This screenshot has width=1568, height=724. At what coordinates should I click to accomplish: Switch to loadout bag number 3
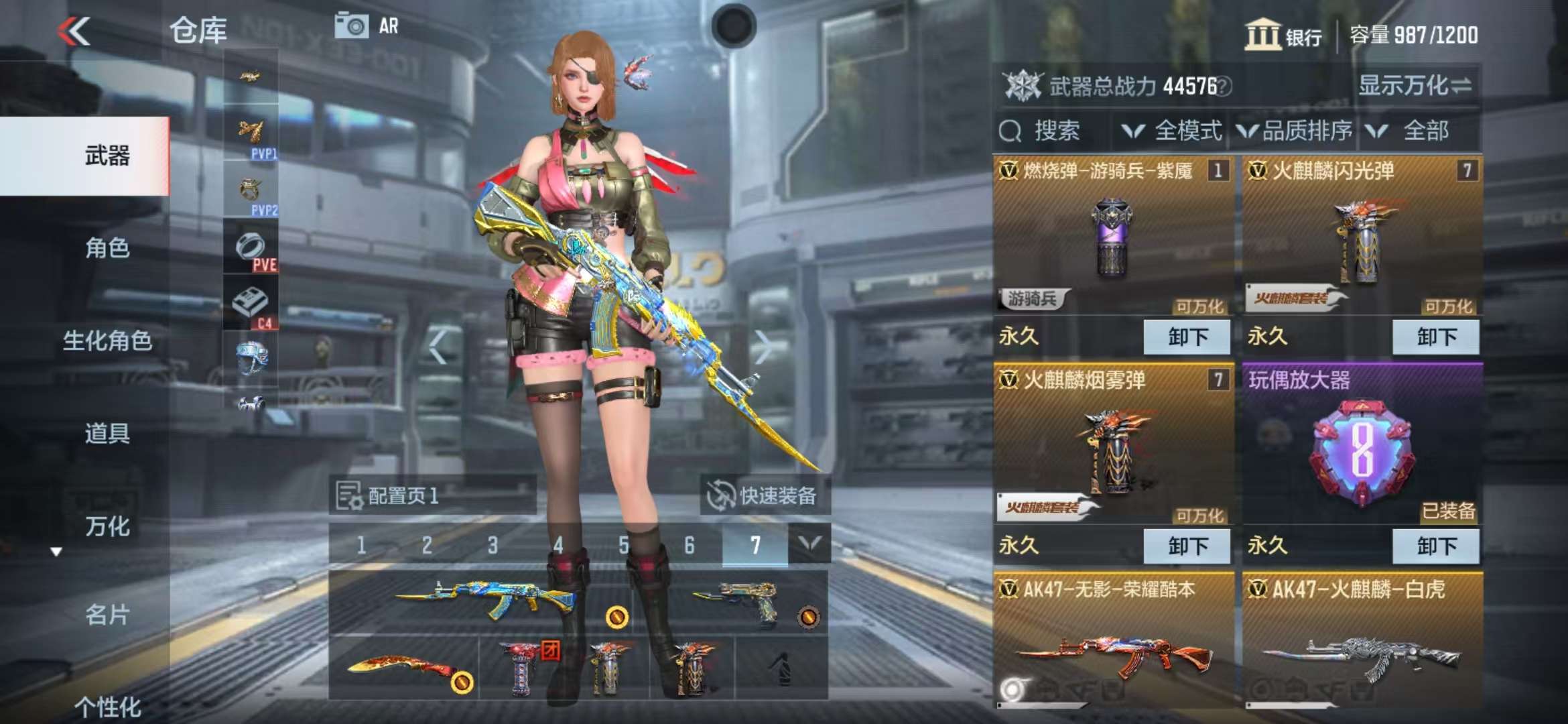493,545
